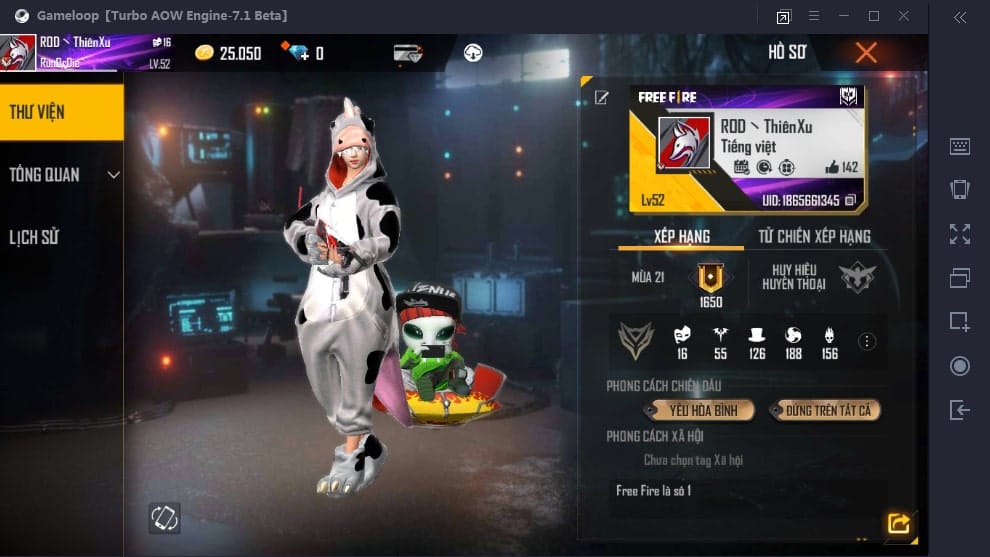
Task: Open the top bar parachute icon
Action: [x=473, y=53]
